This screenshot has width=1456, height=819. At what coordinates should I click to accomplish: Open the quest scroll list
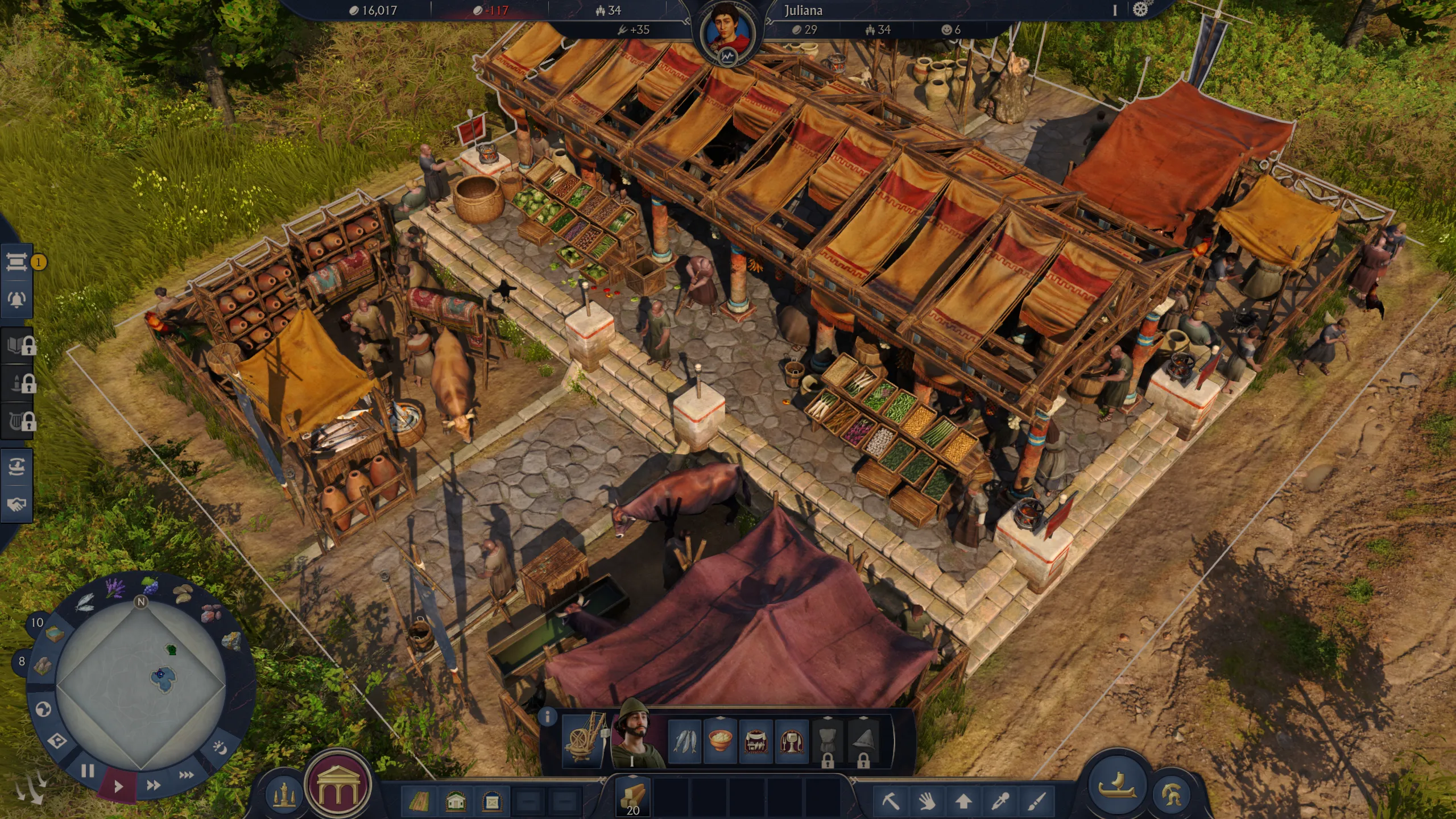click(16, 262)
